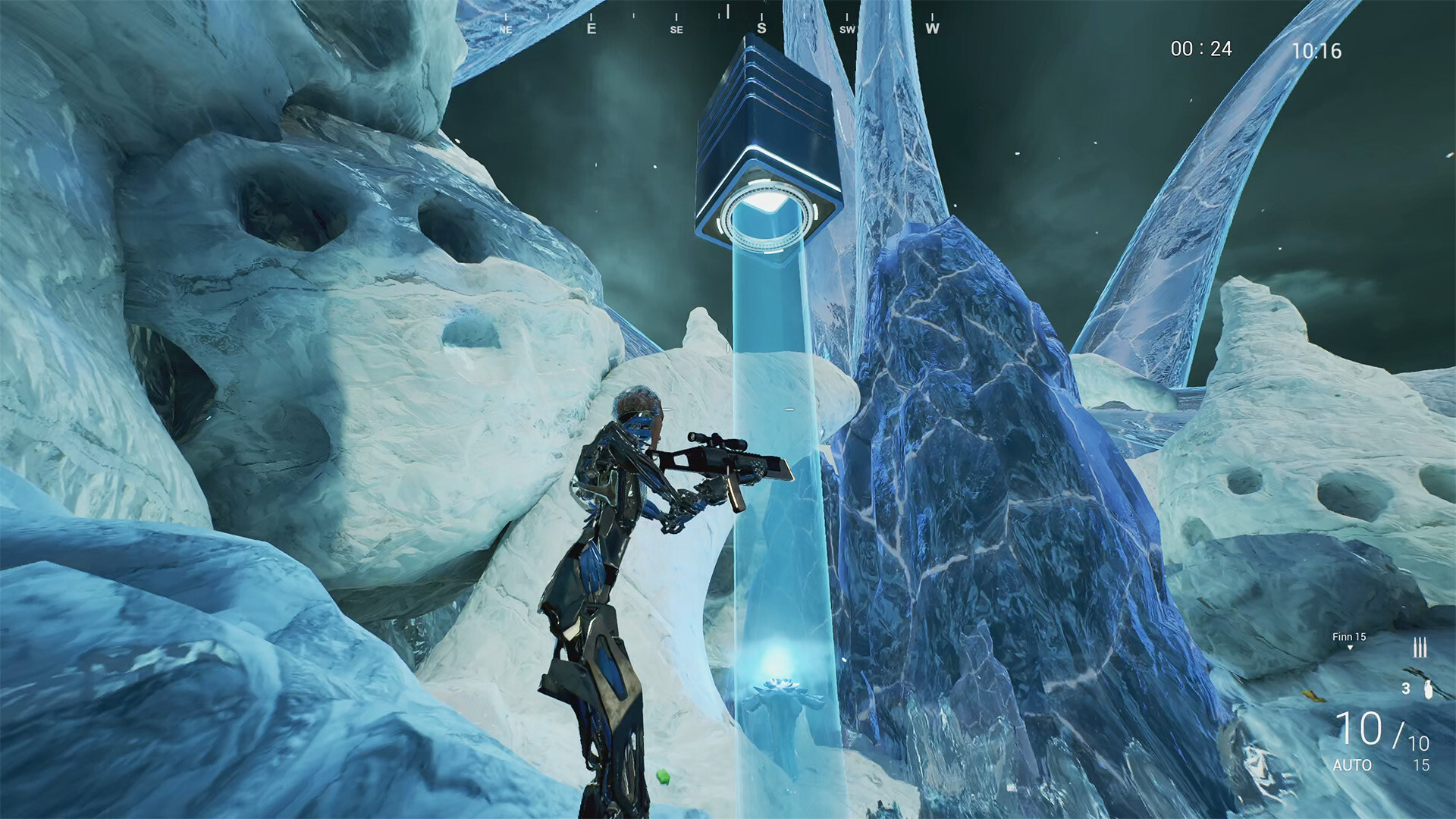Click the W heading on the compass
This screenshot has height=819, width=1456.
[x=931, y=28]
